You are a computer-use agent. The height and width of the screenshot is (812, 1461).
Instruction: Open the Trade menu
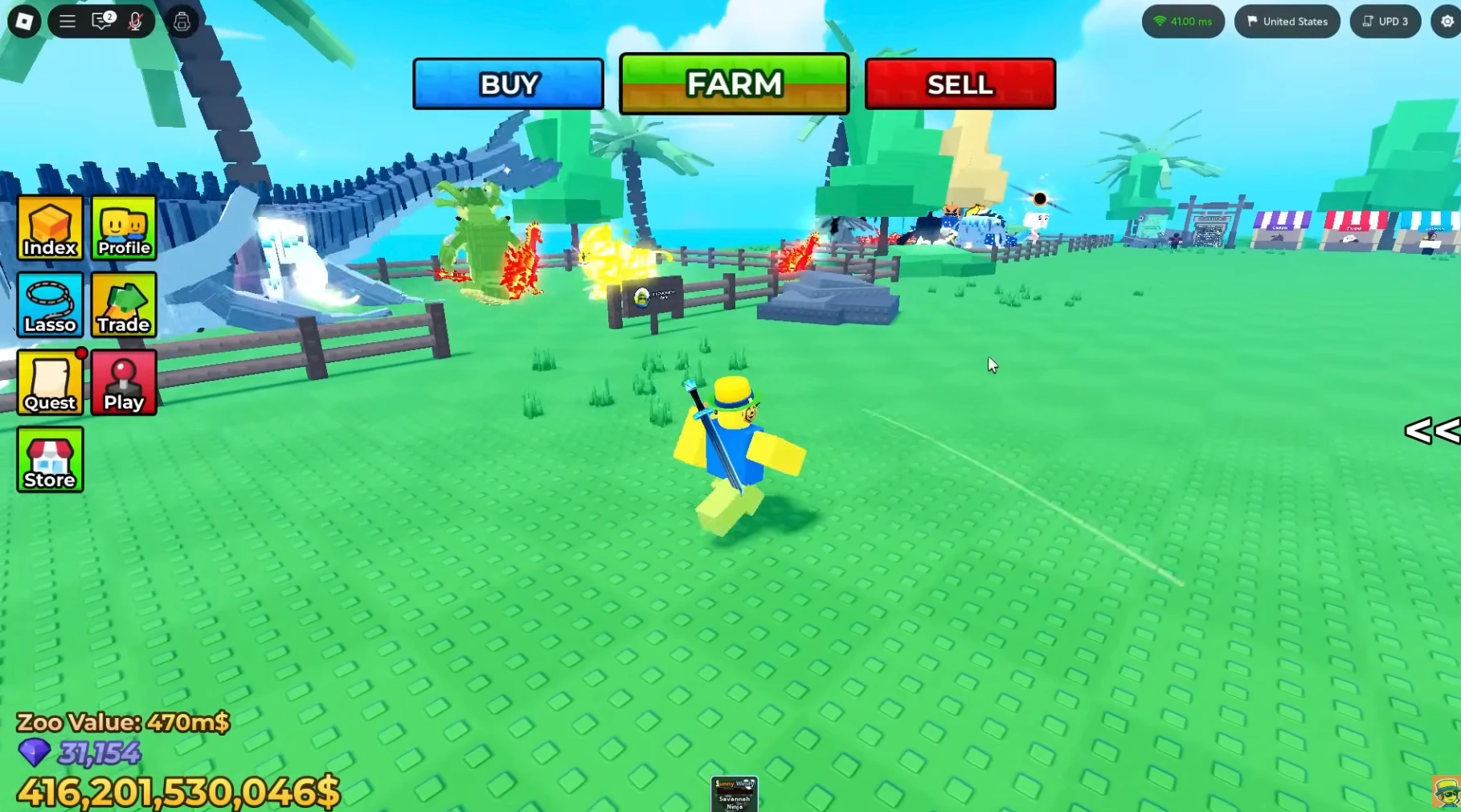[x=123, y=306]
